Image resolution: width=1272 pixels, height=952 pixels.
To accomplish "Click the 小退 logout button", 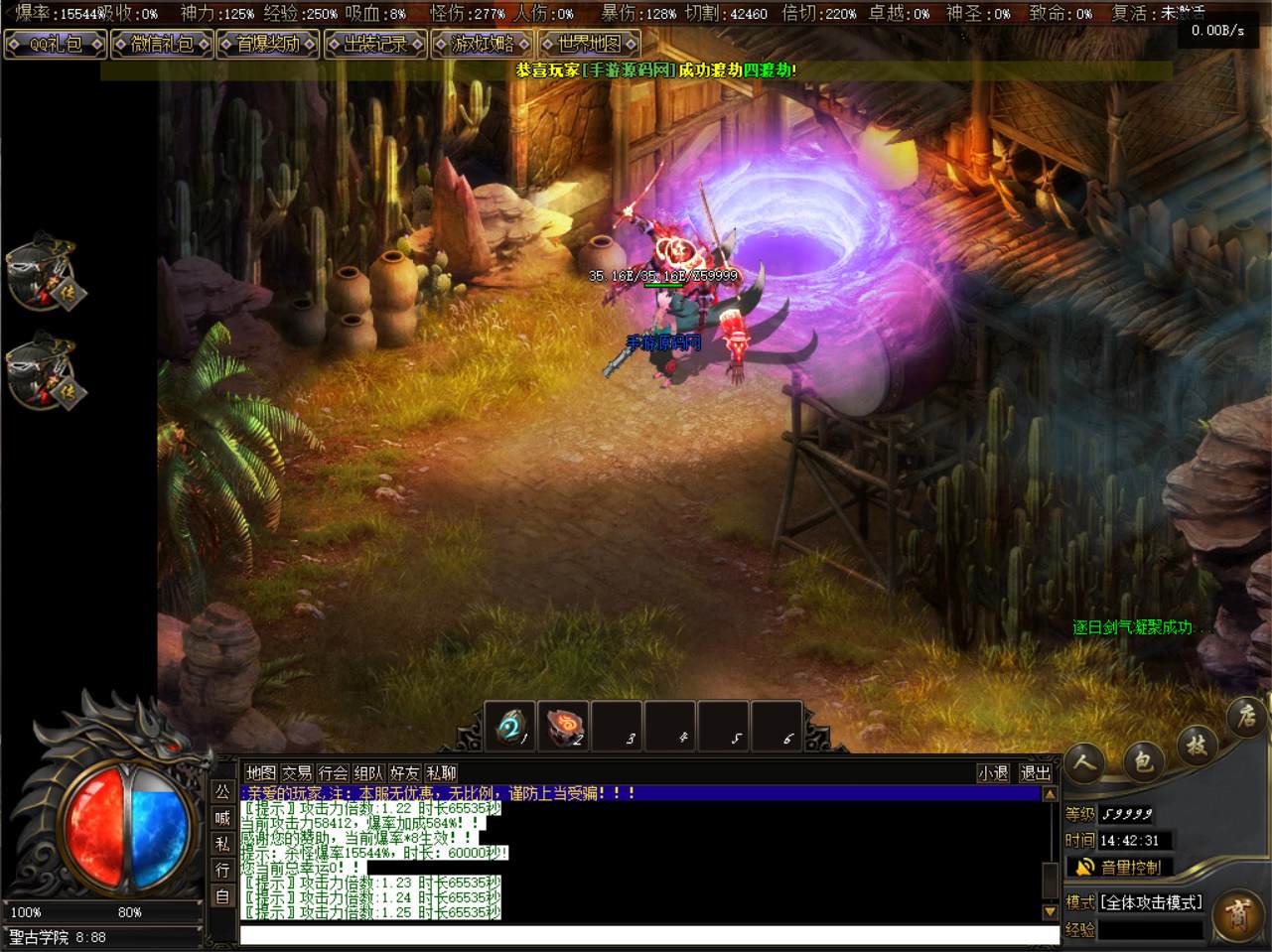I will coord(993,773).
